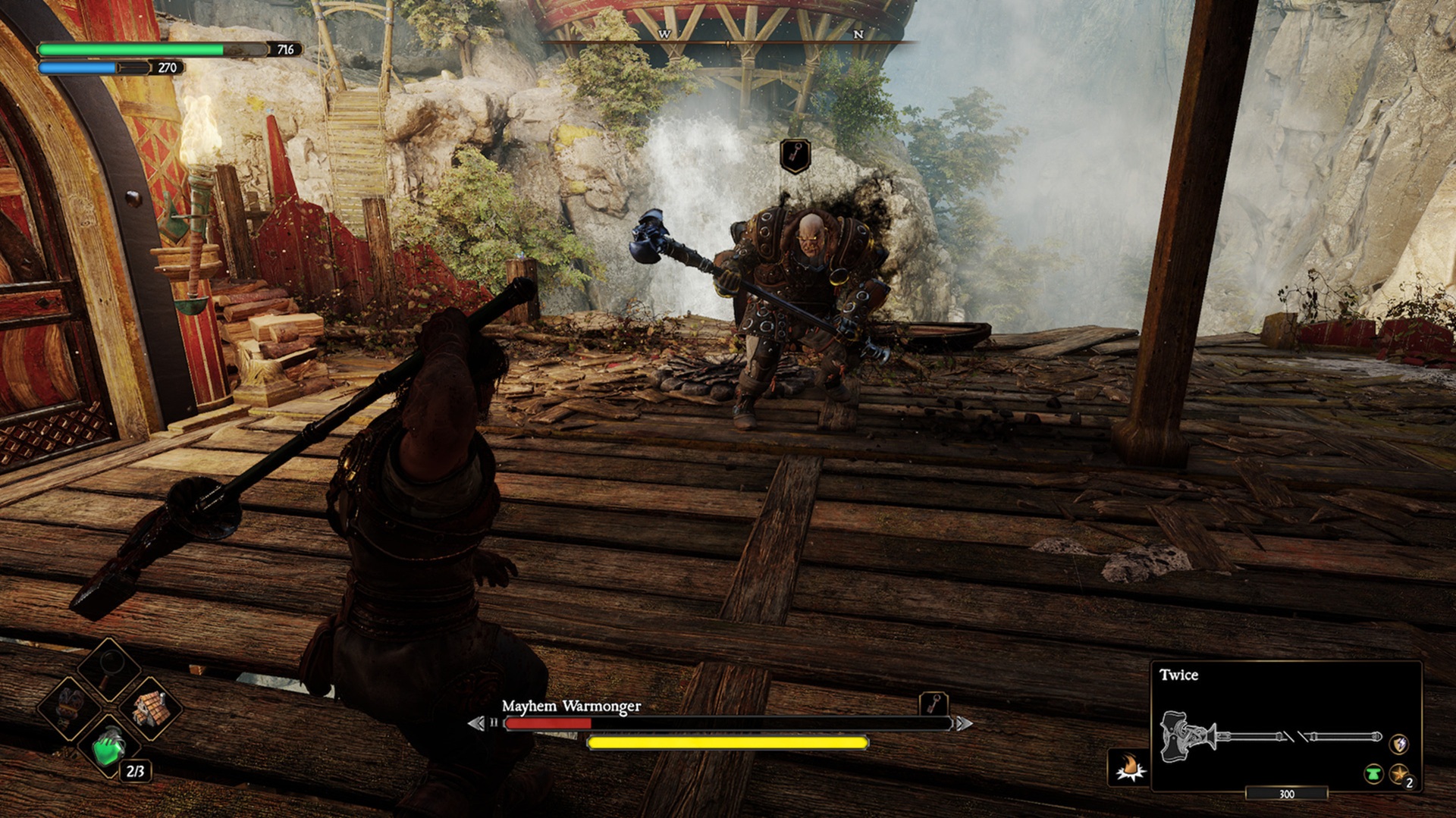Click the right arrow on the boss bar

tap(963, 723)
